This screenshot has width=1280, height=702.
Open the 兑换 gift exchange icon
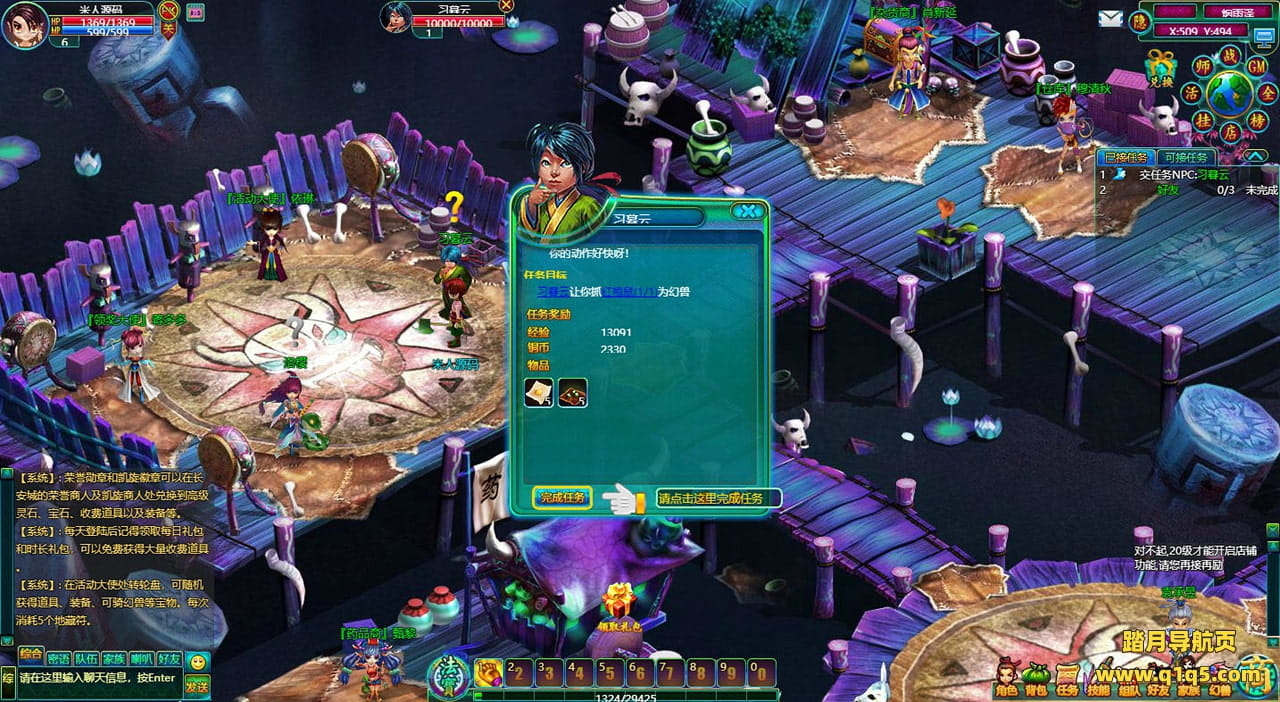click(x=1161, y=68)
